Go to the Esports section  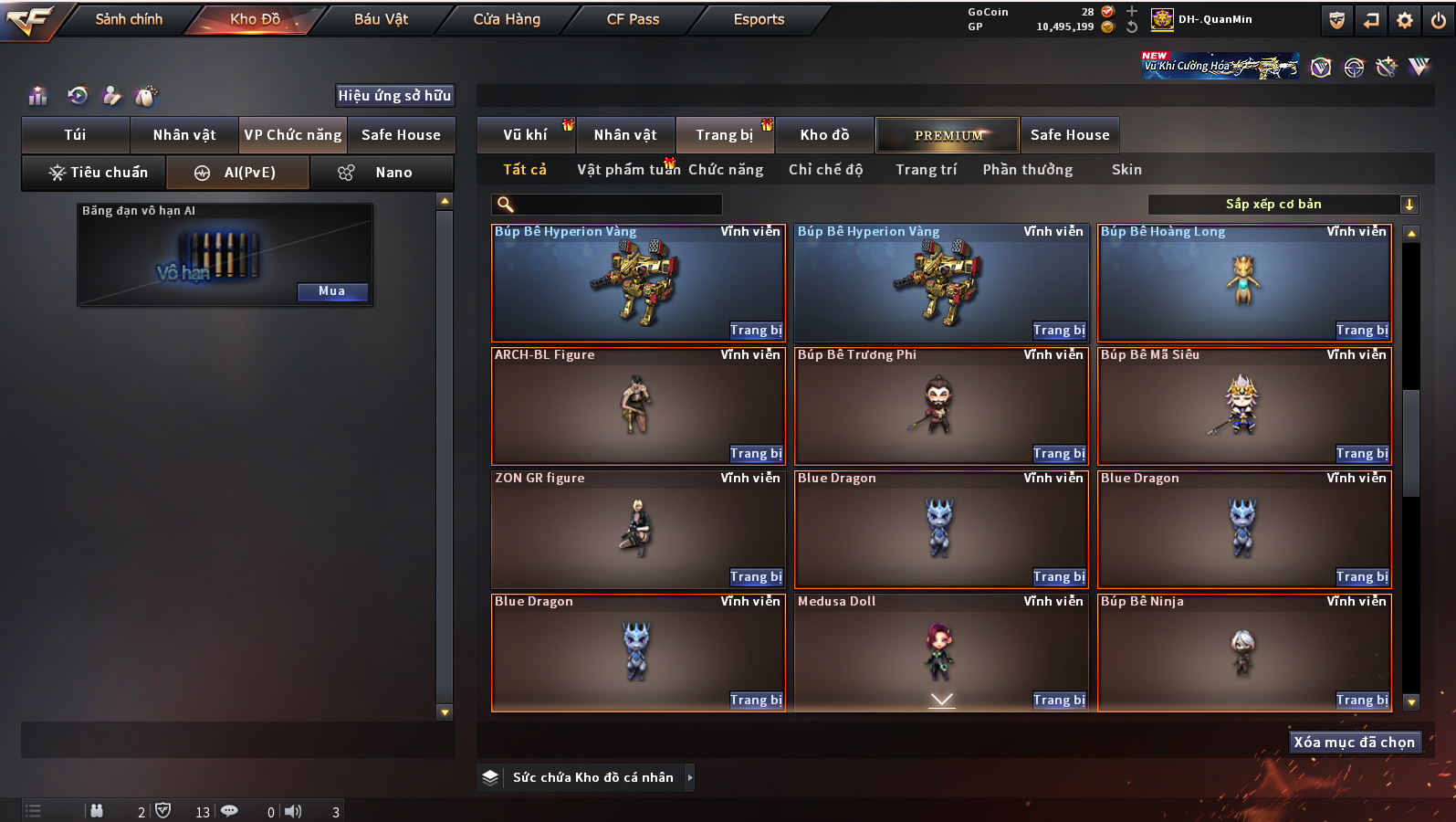pos(759,19)
